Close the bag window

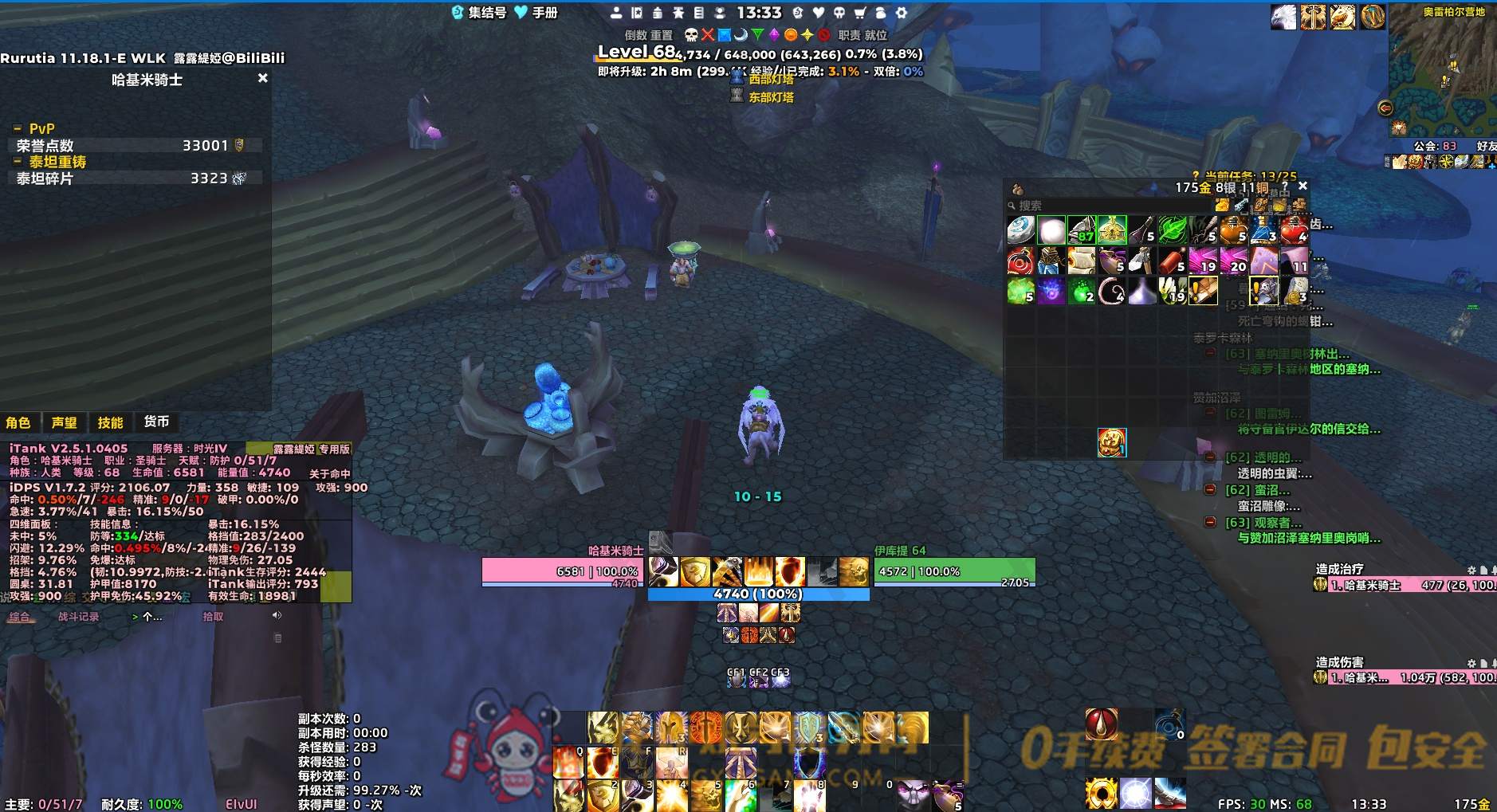click(x=1303, y=186)
